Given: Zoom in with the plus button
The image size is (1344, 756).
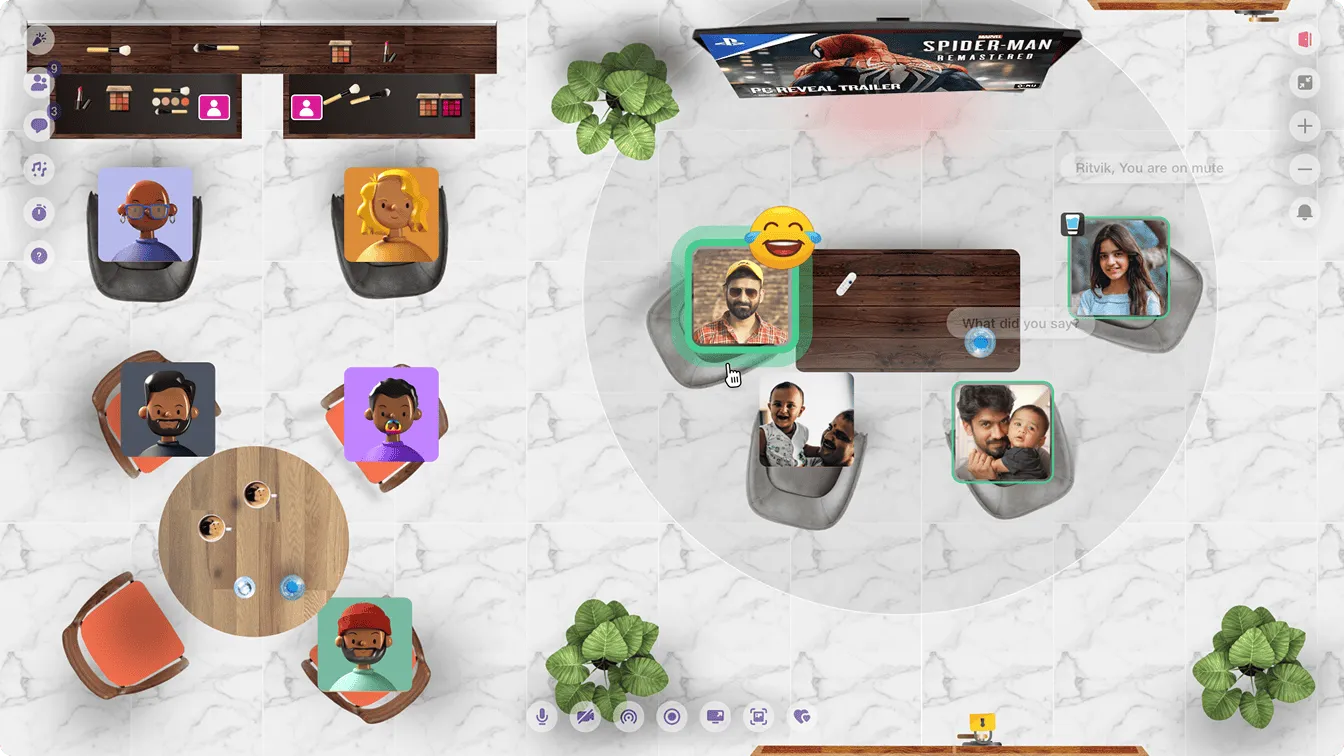Looking at the screenshot, I should pos(1304,126).
